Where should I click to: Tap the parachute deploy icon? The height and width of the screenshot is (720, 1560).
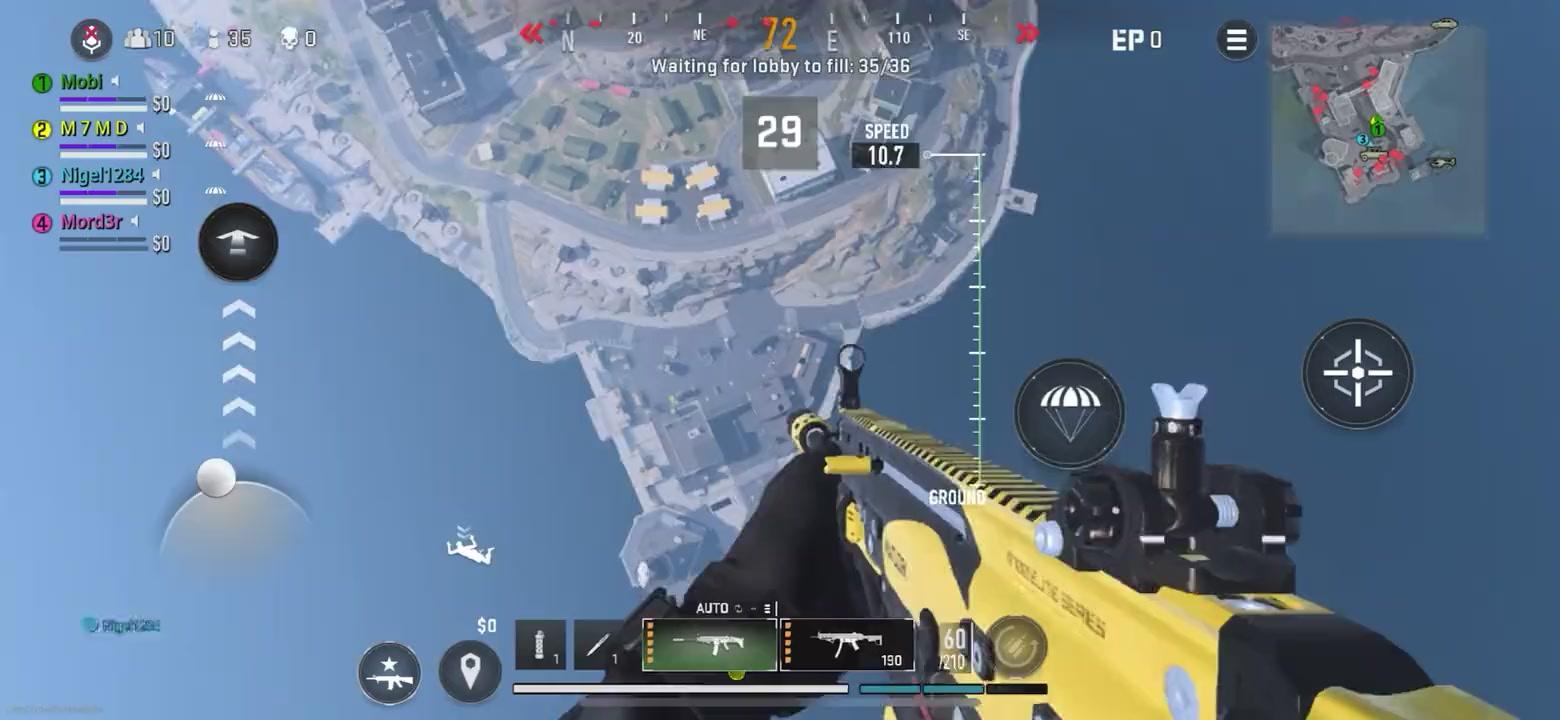point(1069,412)
